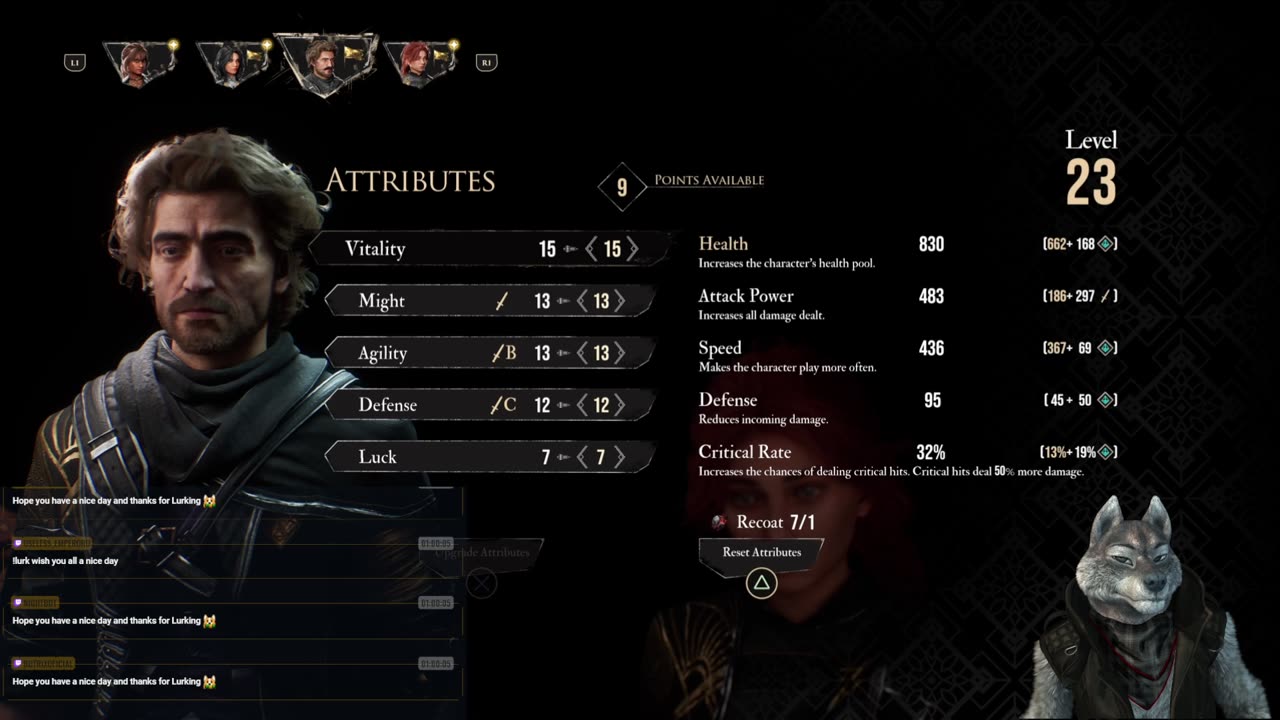Viewport: 1280px width, 720px height.
Task: Click the Reset Attributes button
Action: [x=761, y=552]
